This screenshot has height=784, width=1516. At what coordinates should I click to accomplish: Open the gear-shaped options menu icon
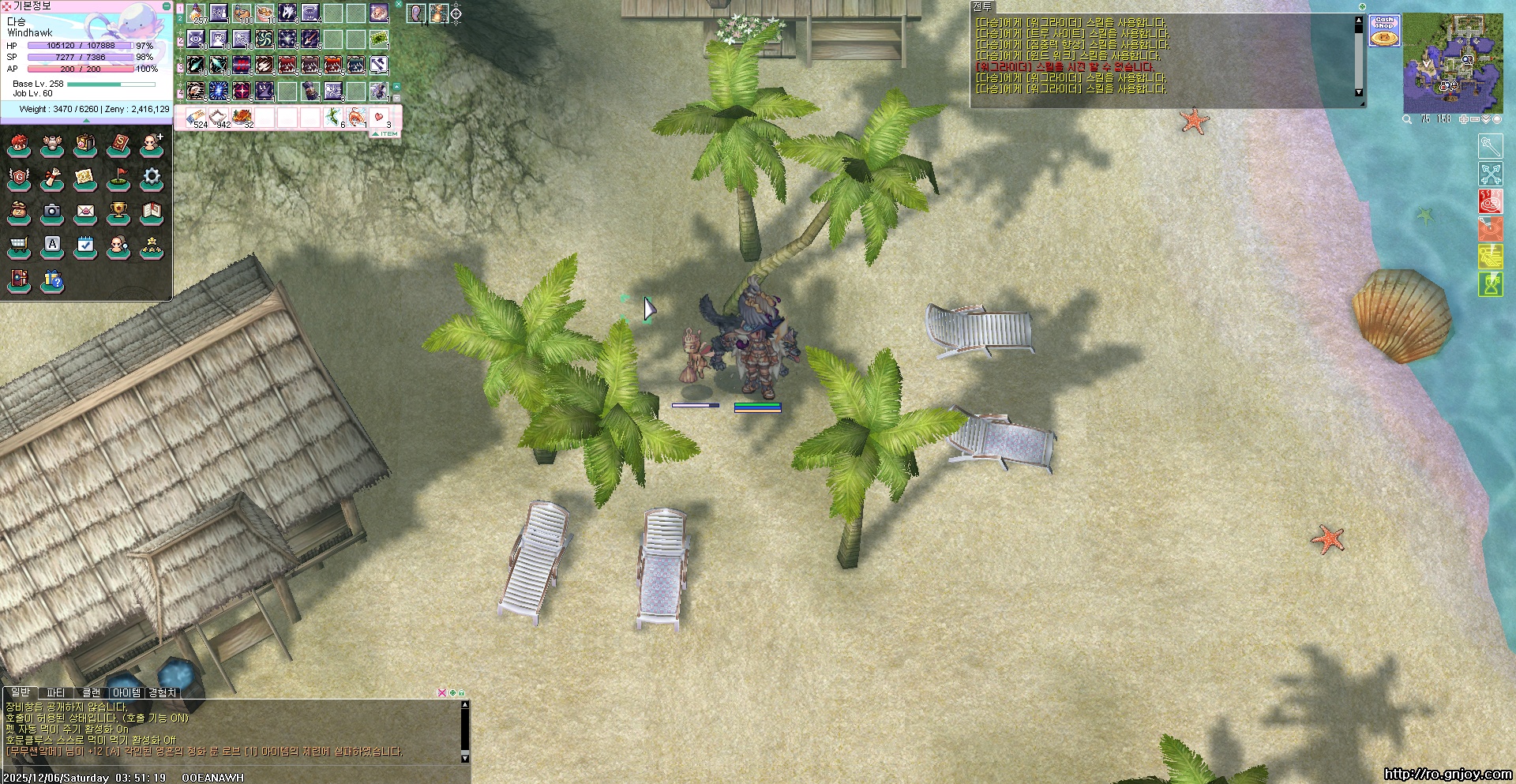pos(152,178)
